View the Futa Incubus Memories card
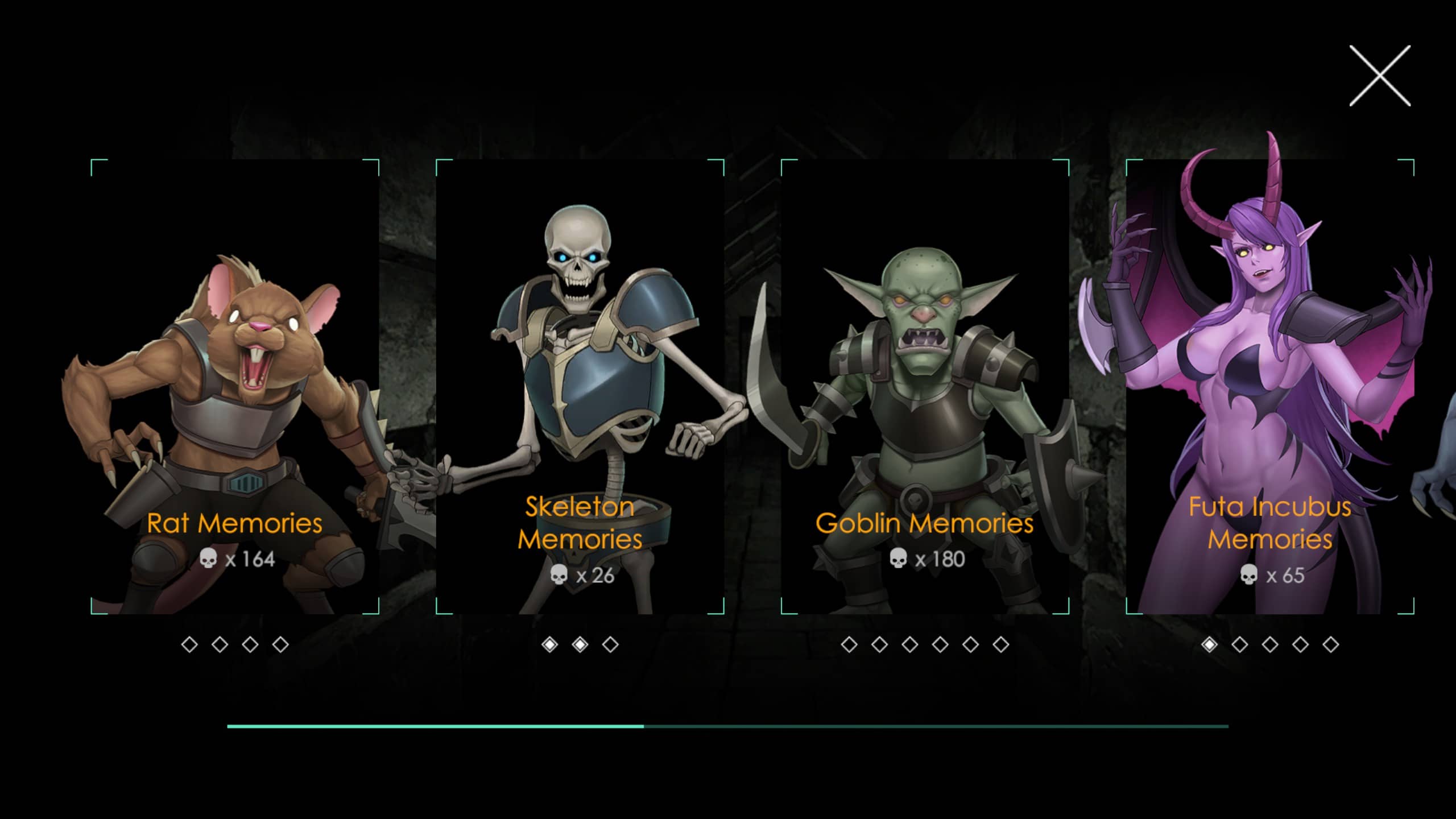This screenshot has width=1456, height=819. click(x=1269, y=387)
